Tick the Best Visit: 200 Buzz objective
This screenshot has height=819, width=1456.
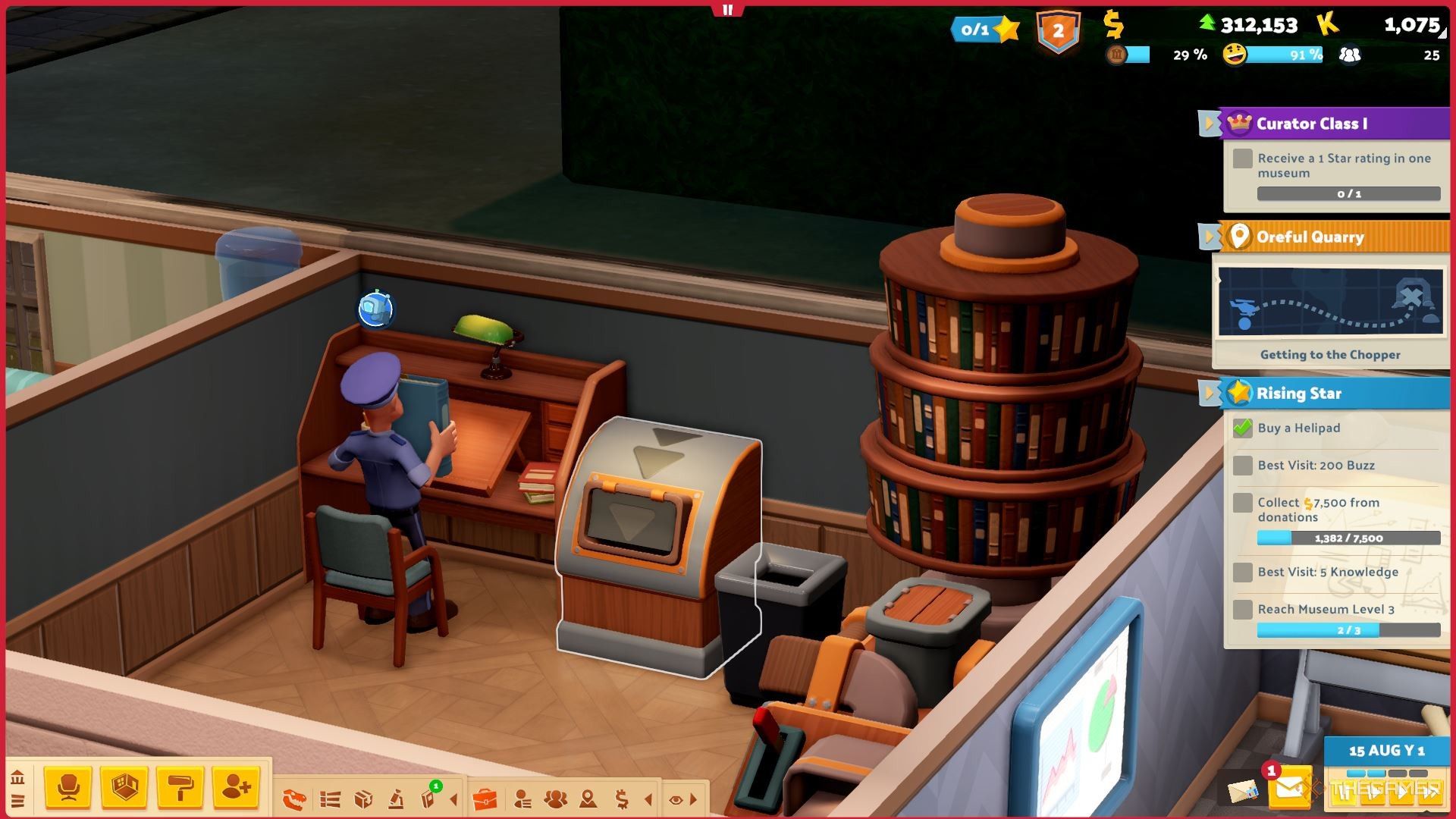(x=1241, y=465)
